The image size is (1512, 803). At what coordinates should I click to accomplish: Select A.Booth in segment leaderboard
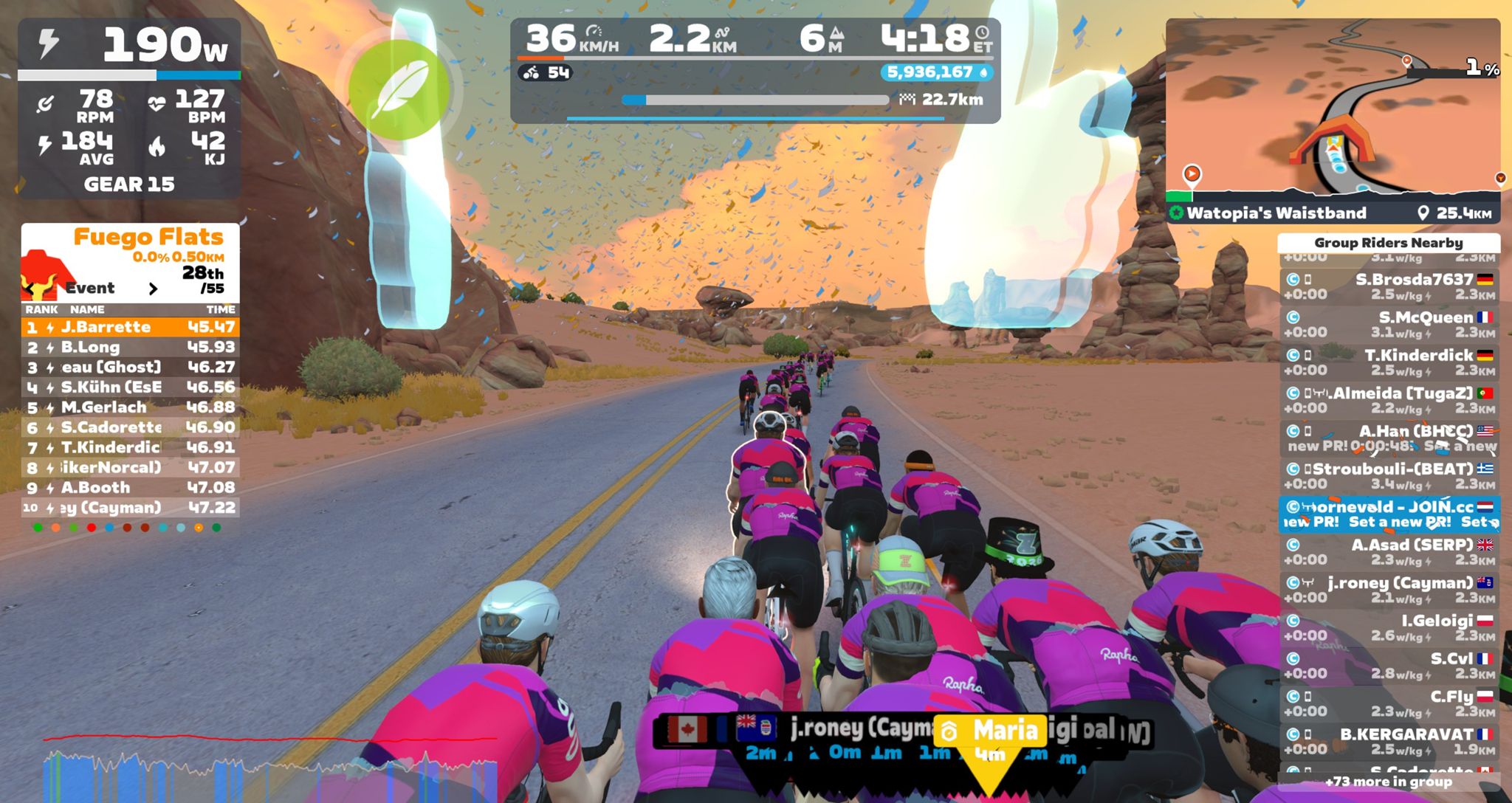pyautogui.click(x=130, y=488)
